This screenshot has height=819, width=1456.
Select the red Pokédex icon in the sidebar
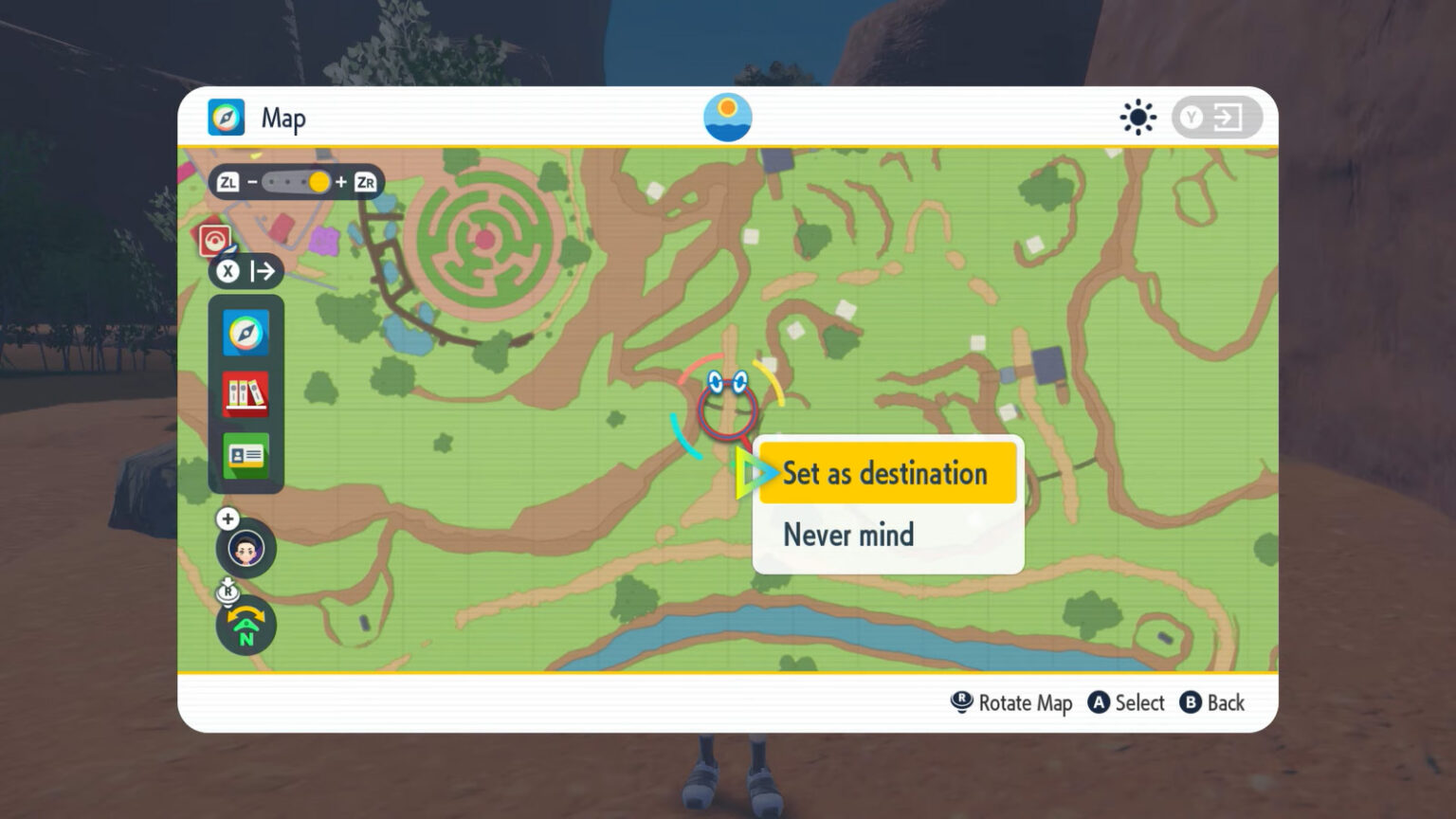click(x=246, y=394)
